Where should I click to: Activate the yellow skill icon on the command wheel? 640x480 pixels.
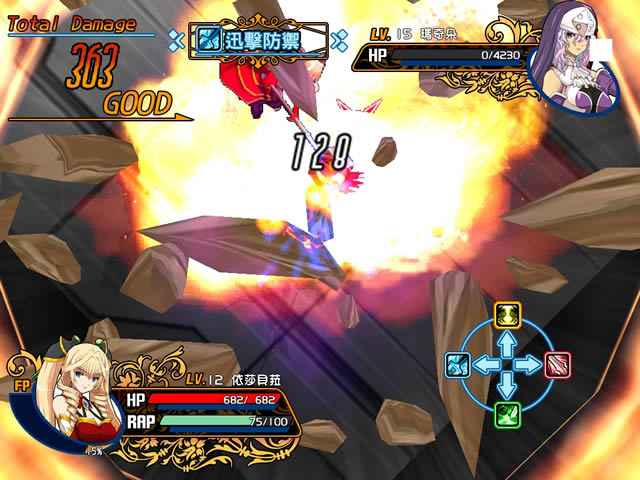(507, 314)
